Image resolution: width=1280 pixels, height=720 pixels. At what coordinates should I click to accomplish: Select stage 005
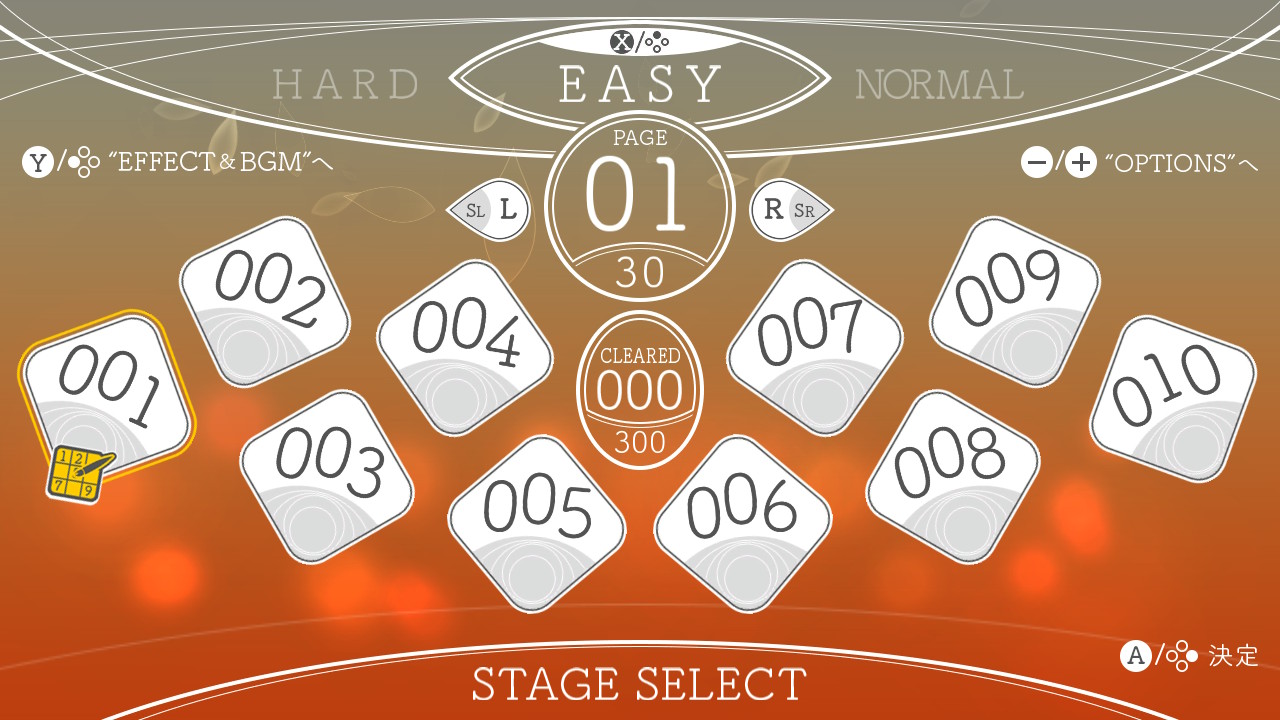click(x=537, y=520)
